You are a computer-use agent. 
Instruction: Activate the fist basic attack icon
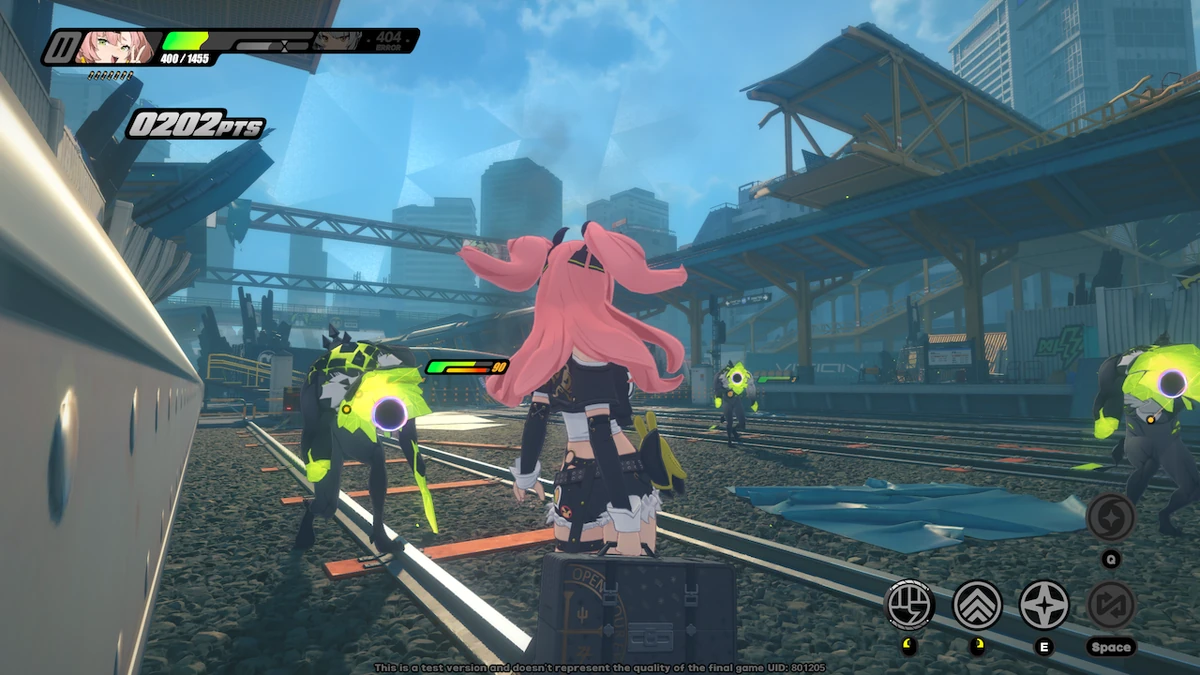click(x=910, y=604)
